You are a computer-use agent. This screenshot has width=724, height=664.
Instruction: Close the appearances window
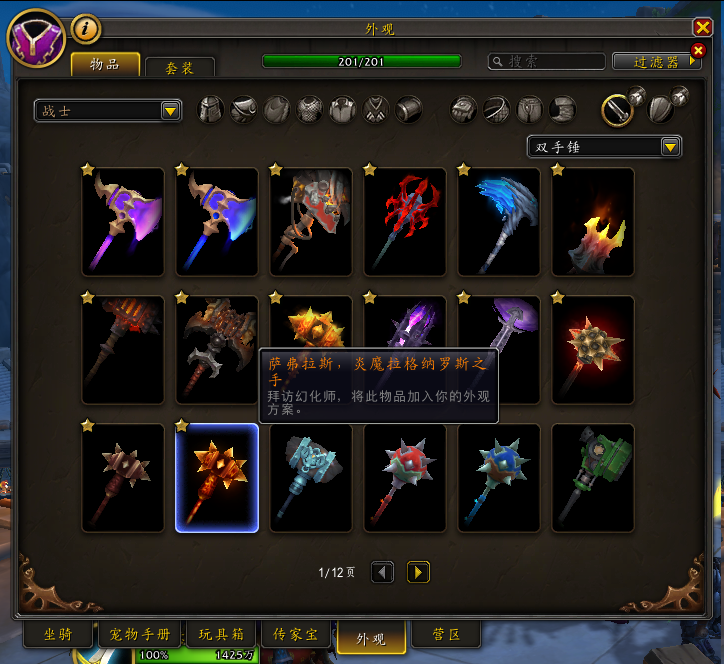pyautogui.click(x=702, y=28)
